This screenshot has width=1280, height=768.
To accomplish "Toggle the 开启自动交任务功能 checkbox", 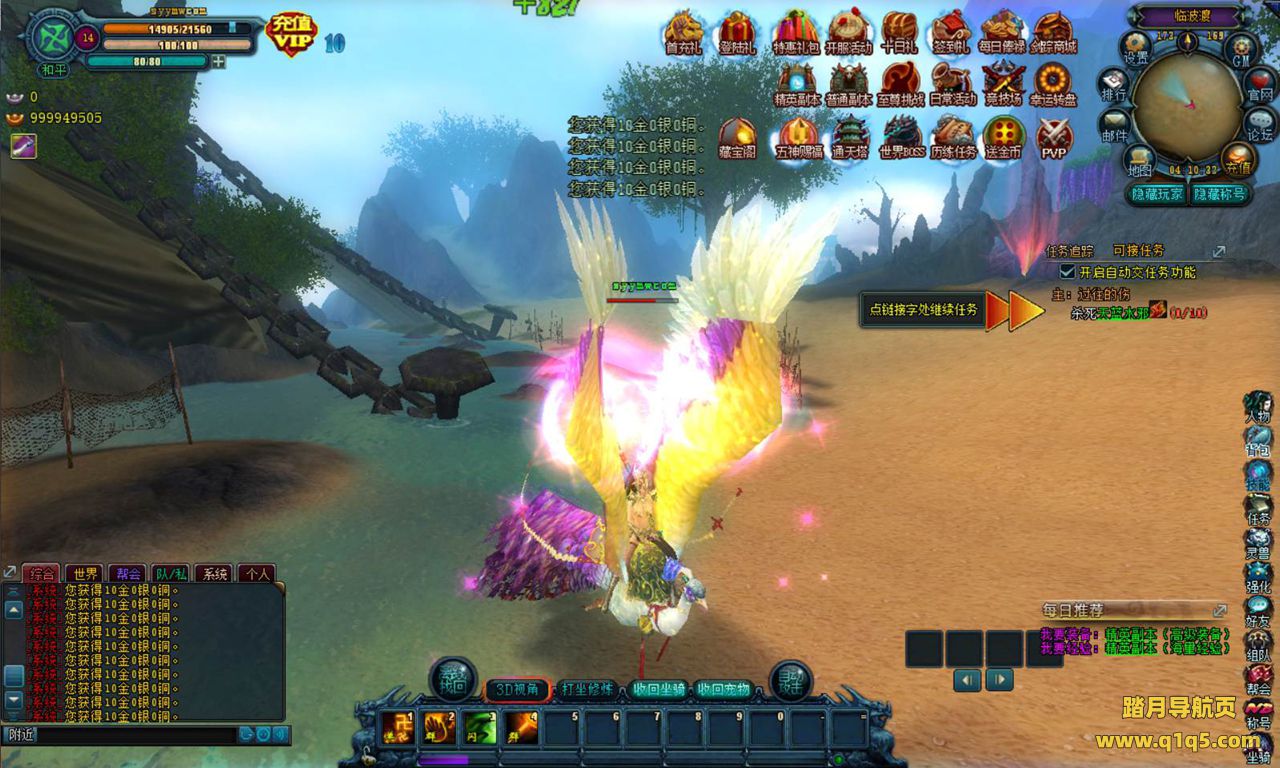I will coord(1068,272).
